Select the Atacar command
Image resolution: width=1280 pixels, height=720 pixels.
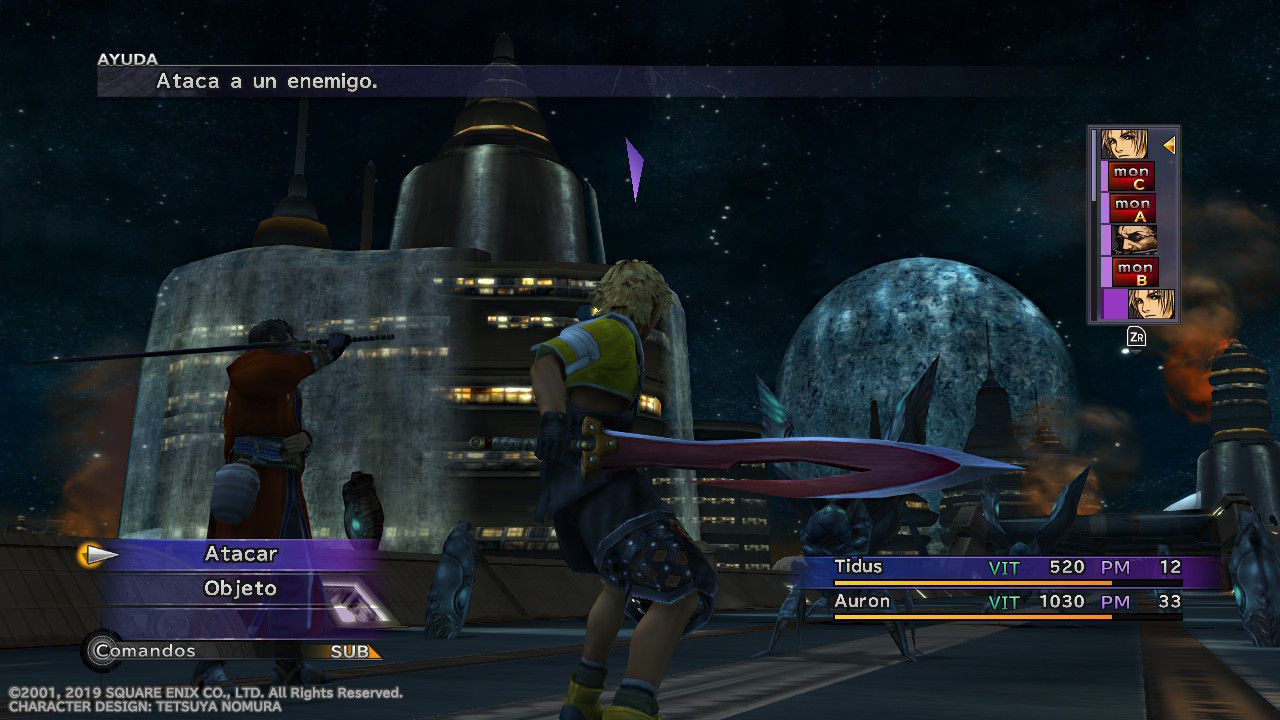coord(241,554)
